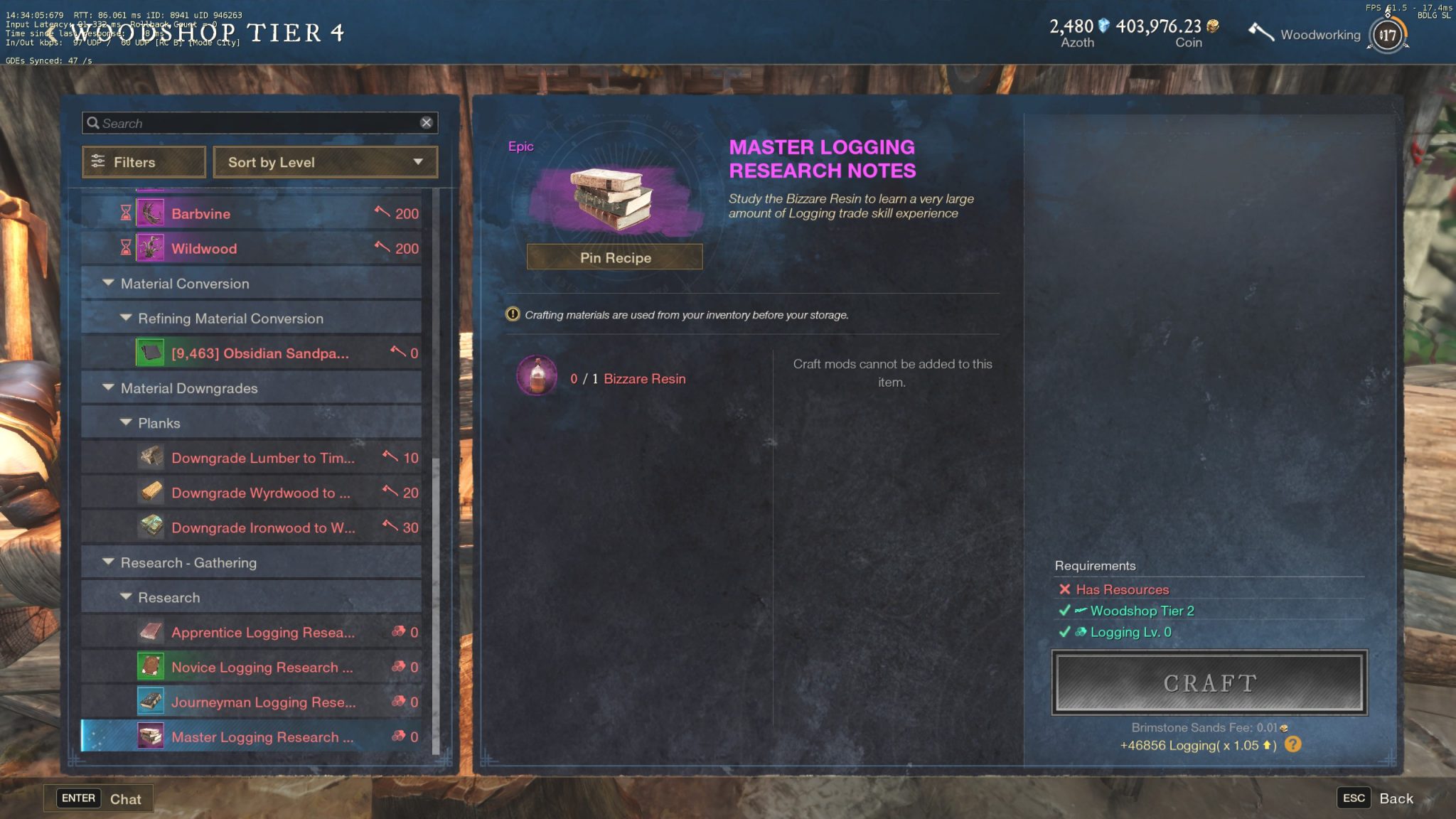Click the Obsidian Sandpaper item icon
The image size is (1456, 819).
pyautogui.click(x=150, y=352)
